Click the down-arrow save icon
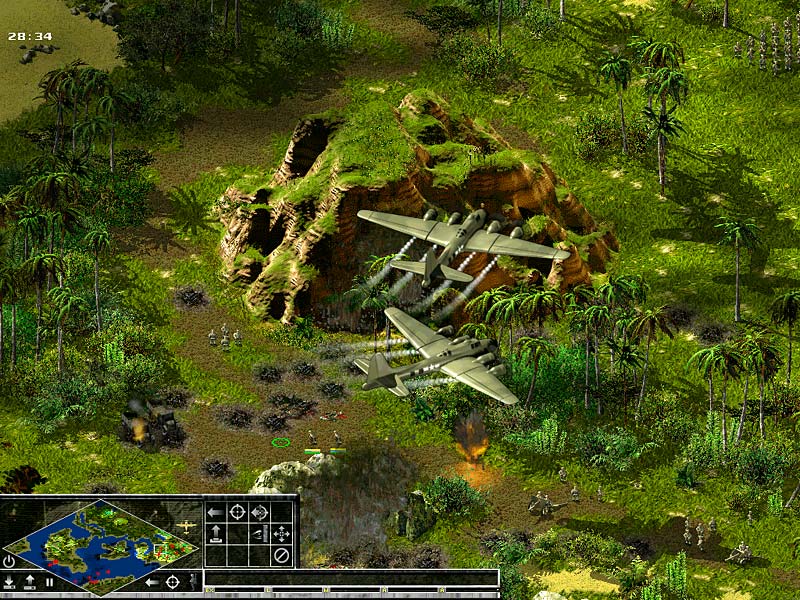 [x=9, y=581]
